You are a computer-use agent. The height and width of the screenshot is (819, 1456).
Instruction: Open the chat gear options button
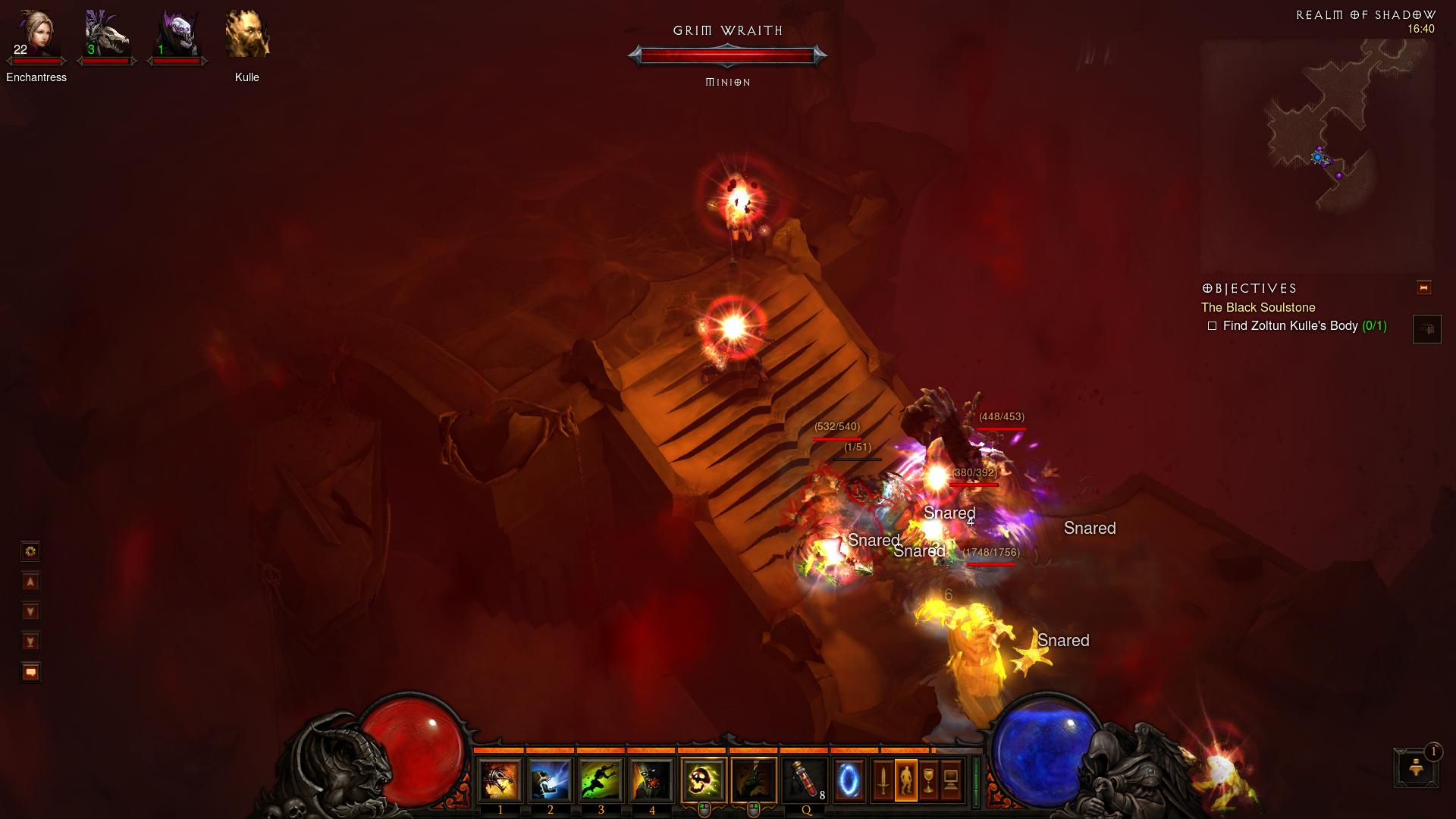point(30,551)
